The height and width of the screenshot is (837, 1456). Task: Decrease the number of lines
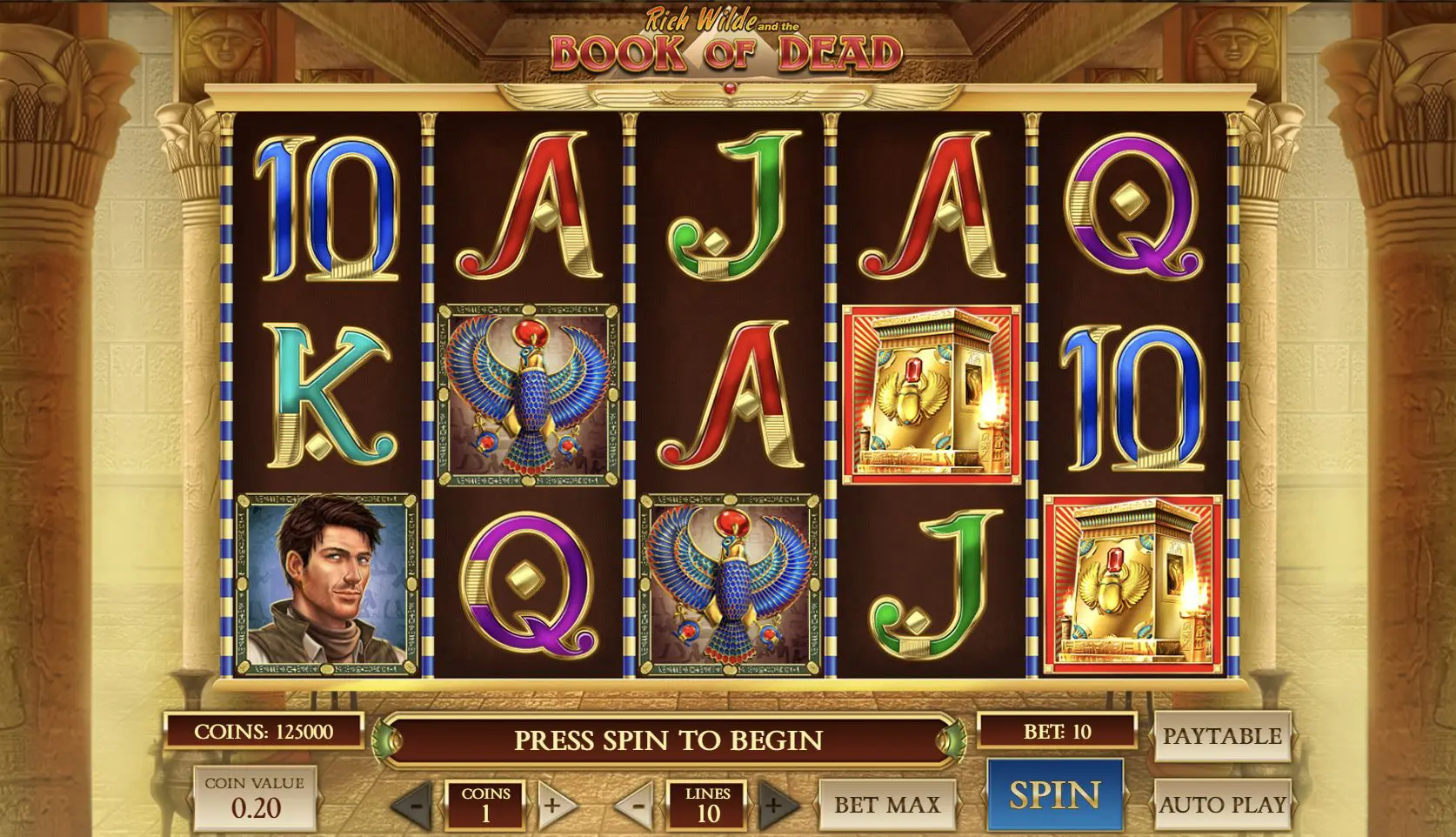[637, 806]
